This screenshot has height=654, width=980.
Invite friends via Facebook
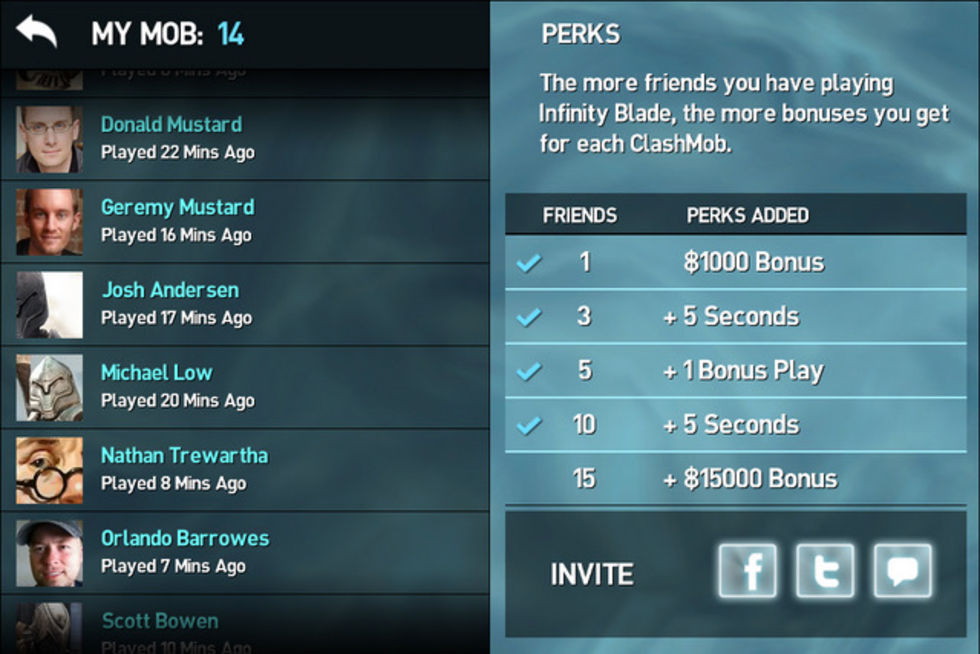pos(747,571)
